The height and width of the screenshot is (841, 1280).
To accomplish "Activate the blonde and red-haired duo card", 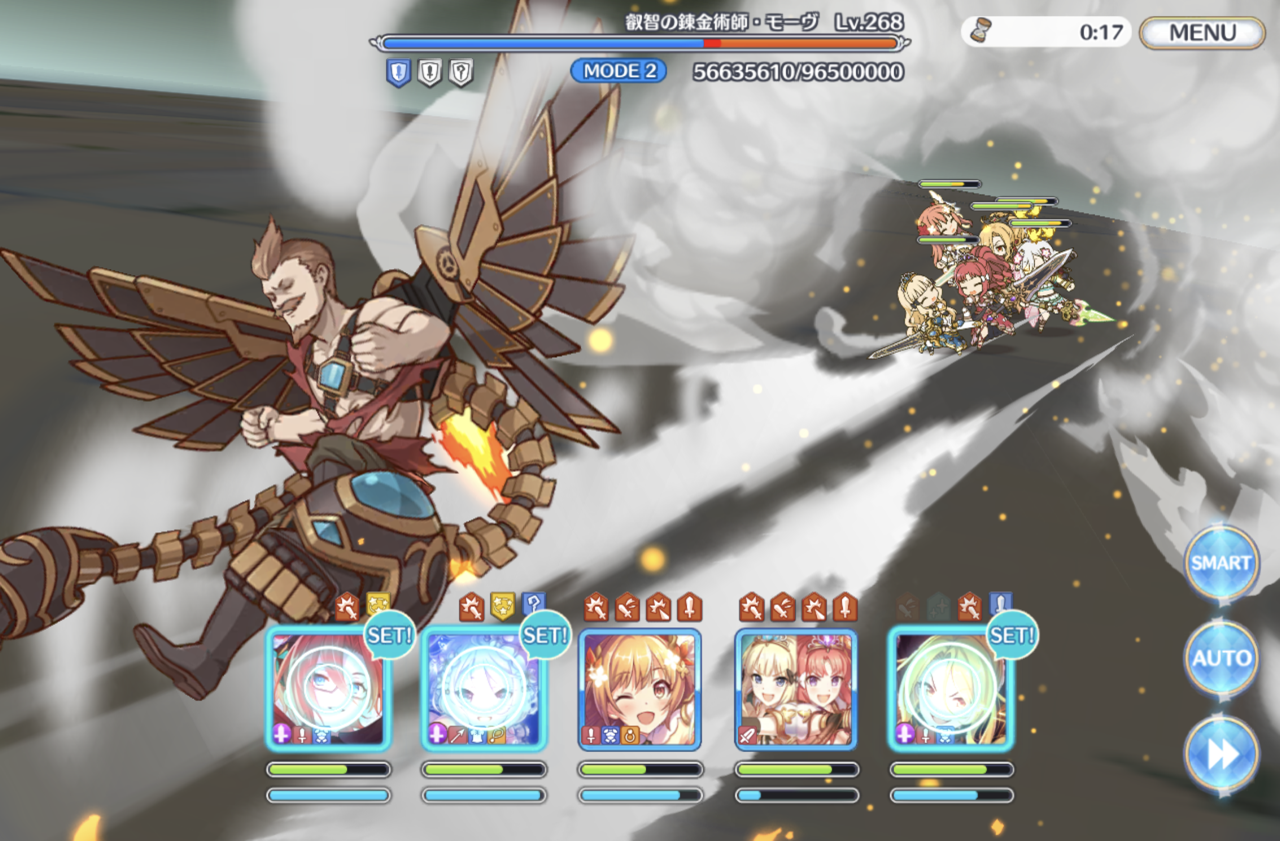I will pyautogui.click(x=796, y=688).
